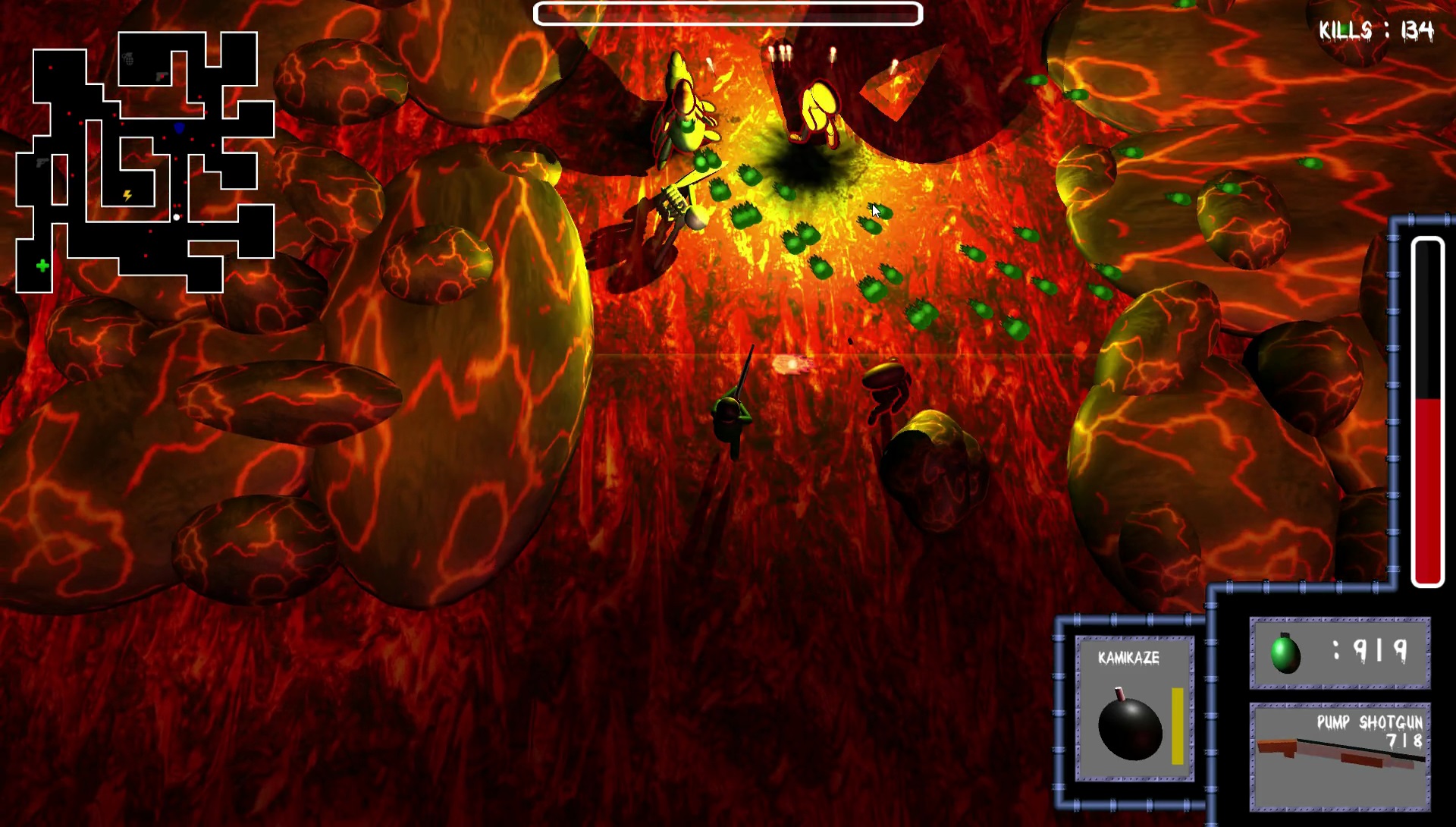This screenshot has width=1456, height=827.
Task: Select the pistol pickup icon on minimap's left side
Action: [x=42, y=162]
